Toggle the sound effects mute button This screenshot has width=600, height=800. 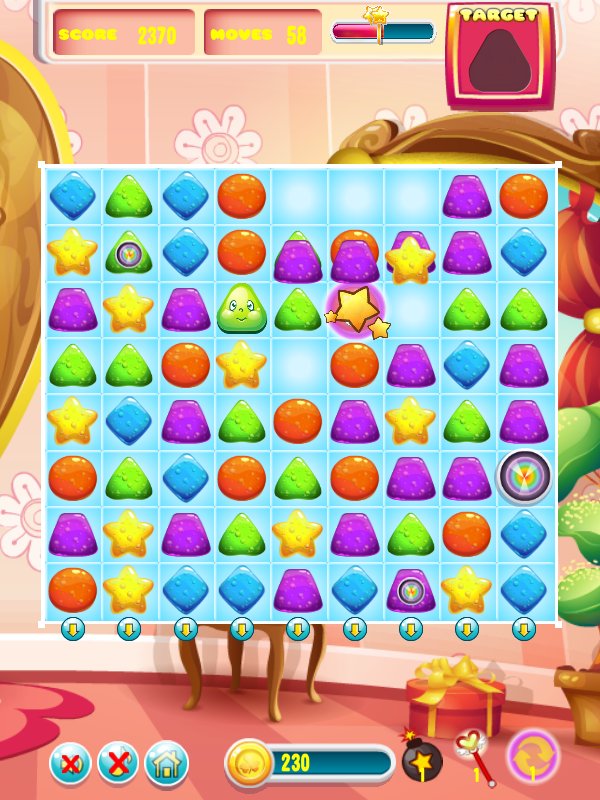point(70,764)
